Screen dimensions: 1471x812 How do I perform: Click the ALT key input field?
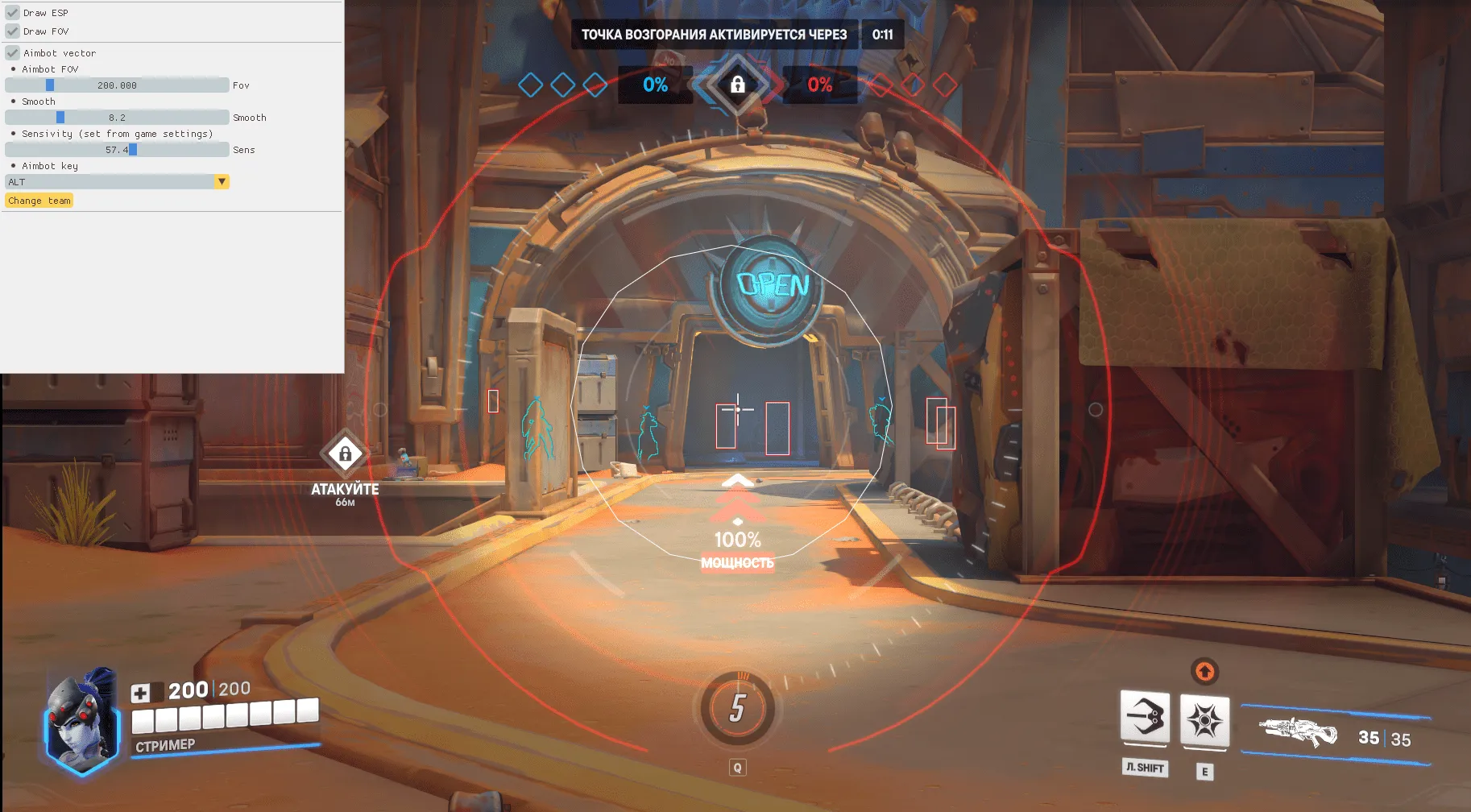(109, 182)
